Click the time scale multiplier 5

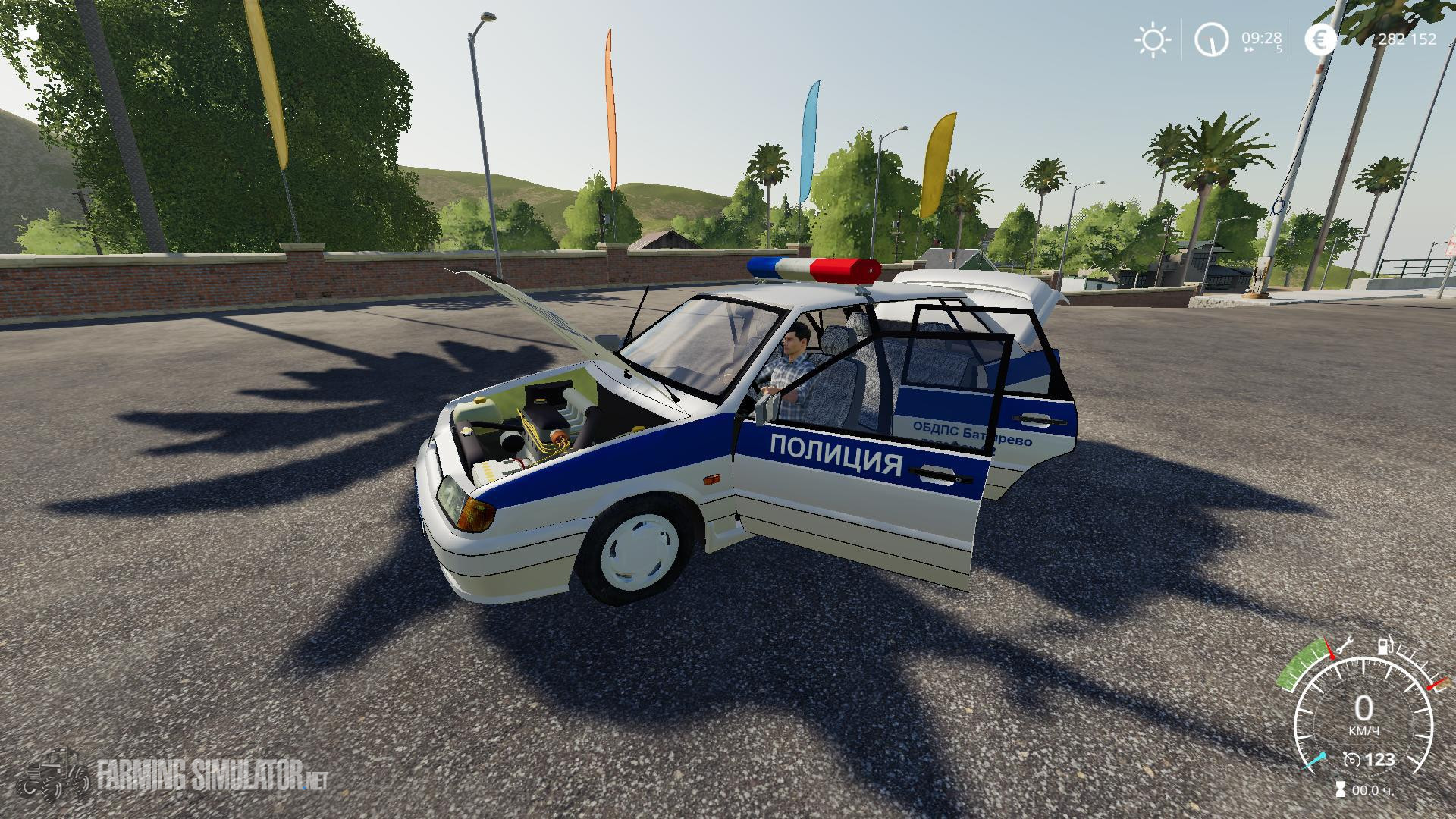(x=1279, y=49)
